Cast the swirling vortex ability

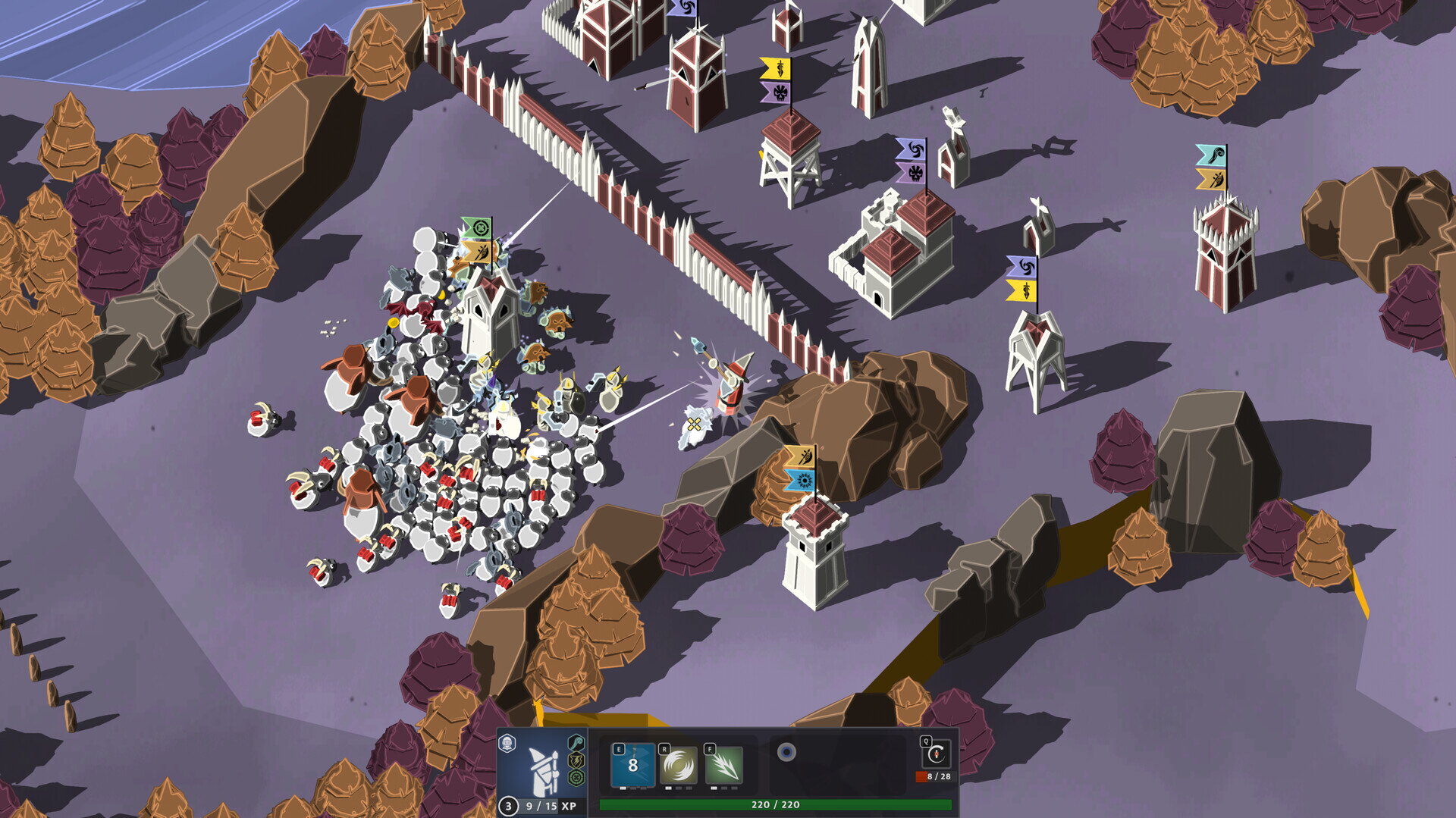click(x=678, y=765)
